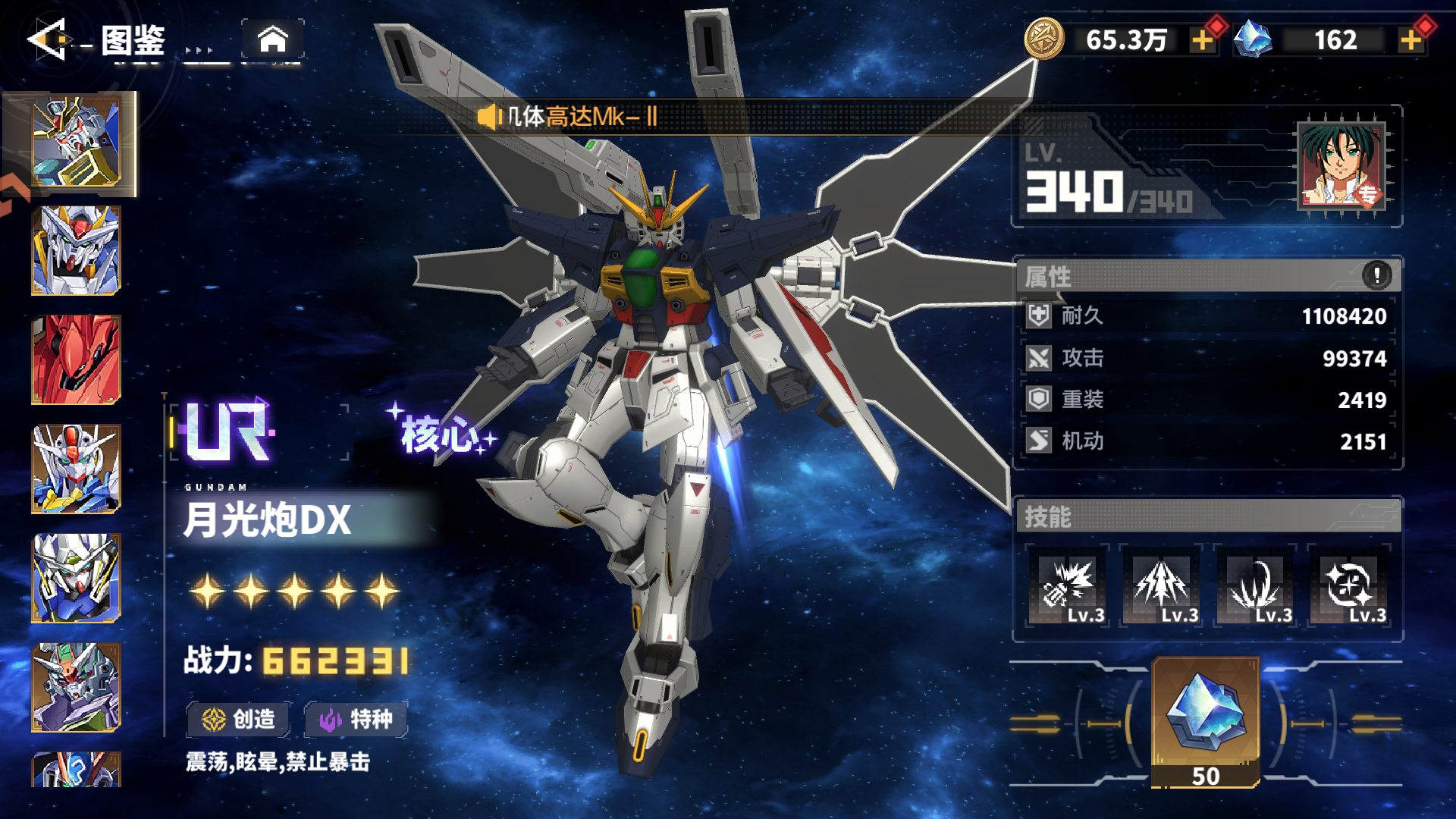
Task: Add more gold coins
Action: (1202, 40)
